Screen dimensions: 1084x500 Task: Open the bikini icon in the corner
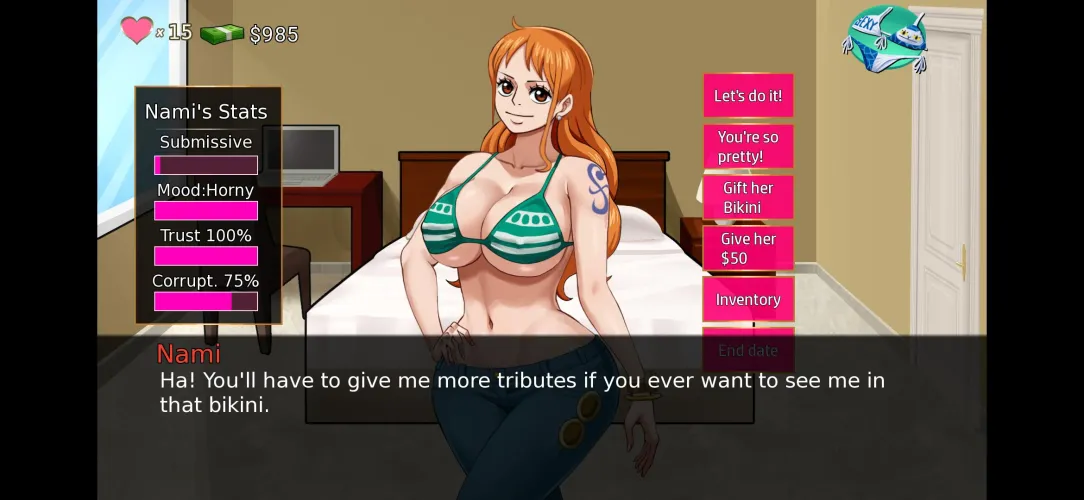pyautogui.click(x=886, y=40)
